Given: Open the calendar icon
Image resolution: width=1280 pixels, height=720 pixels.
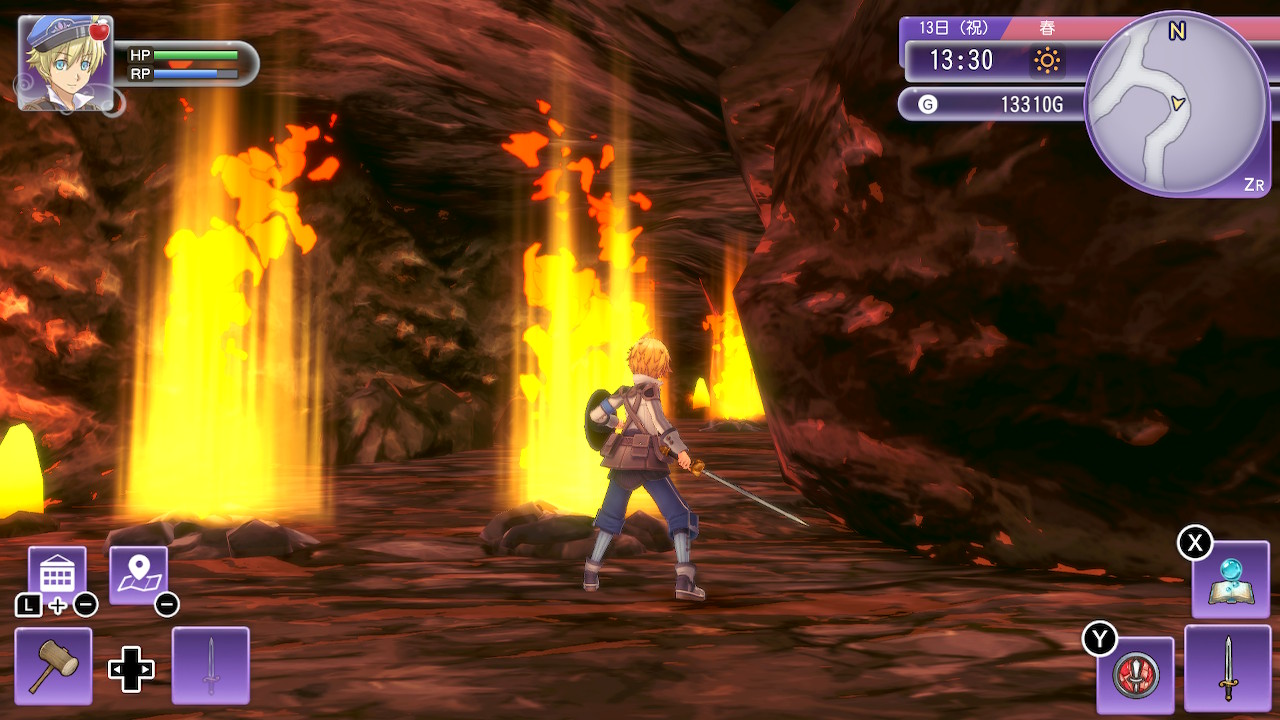Looking at the screenshot, I should (x=56, y=574).
